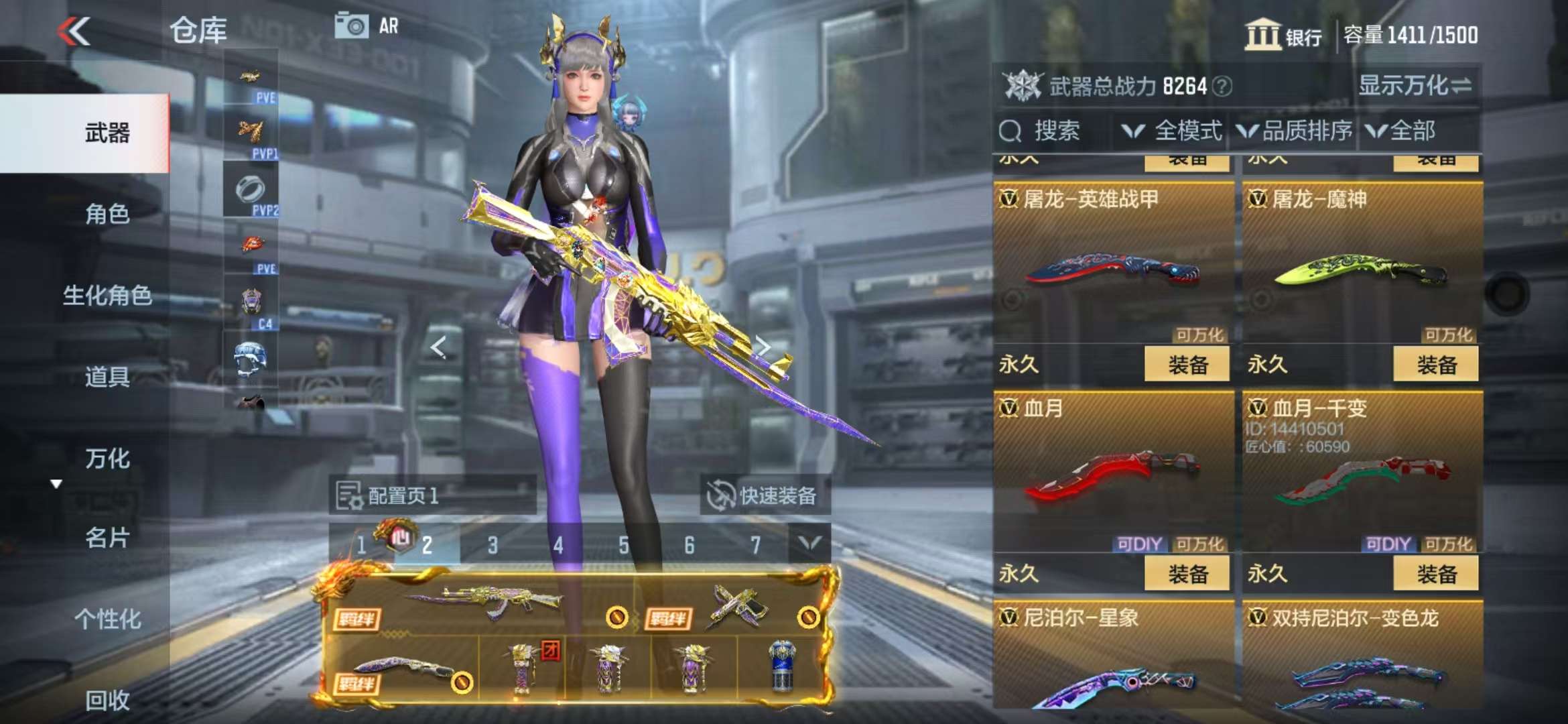Image resolution: width=1568 pixels, height=724 pixels.
Task: Open the 生化角色 tab
Action: pos(107,295)
